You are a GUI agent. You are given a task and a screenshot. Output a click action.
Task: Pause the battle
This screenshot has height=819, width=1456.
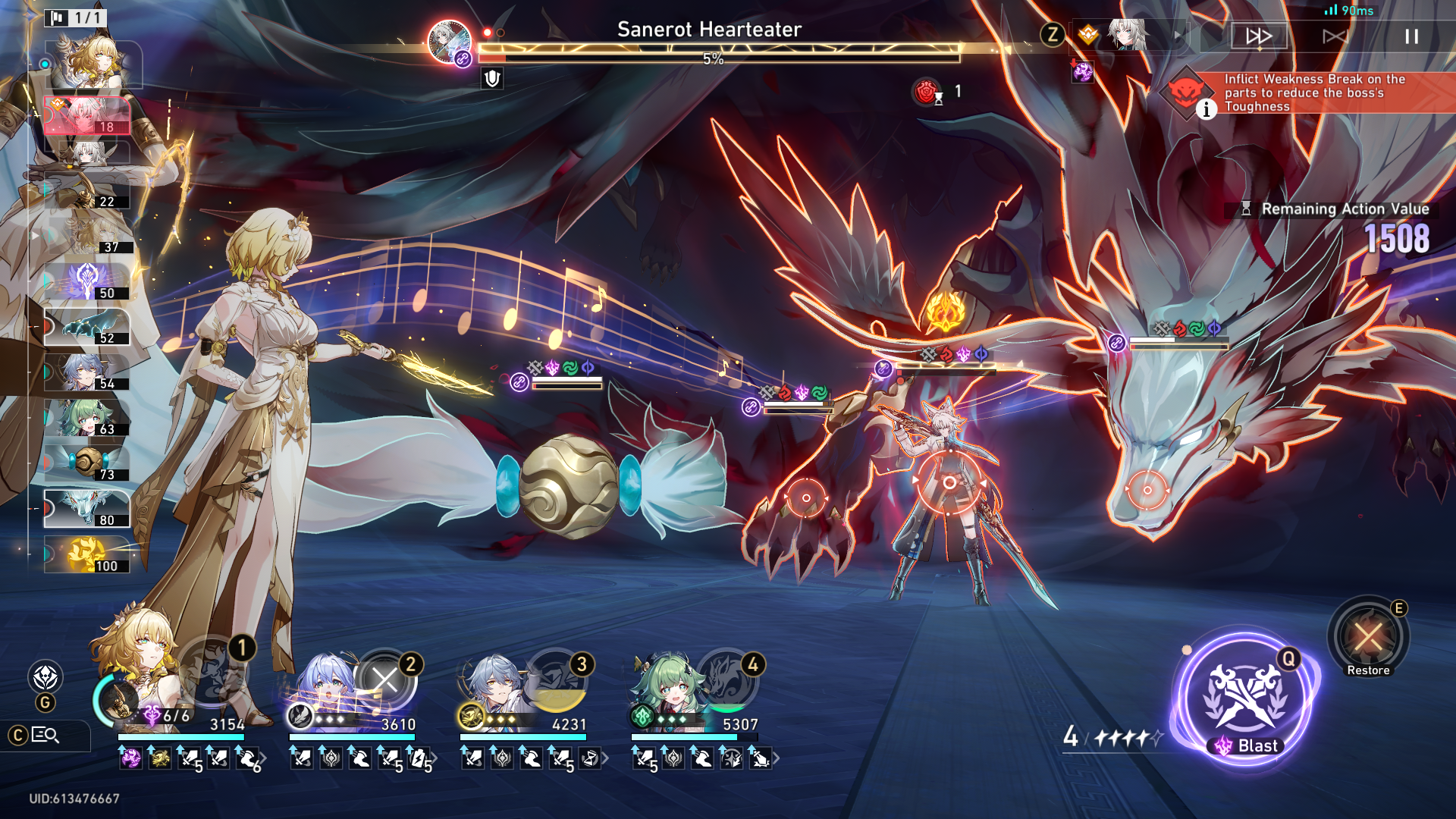point(1410,36)
